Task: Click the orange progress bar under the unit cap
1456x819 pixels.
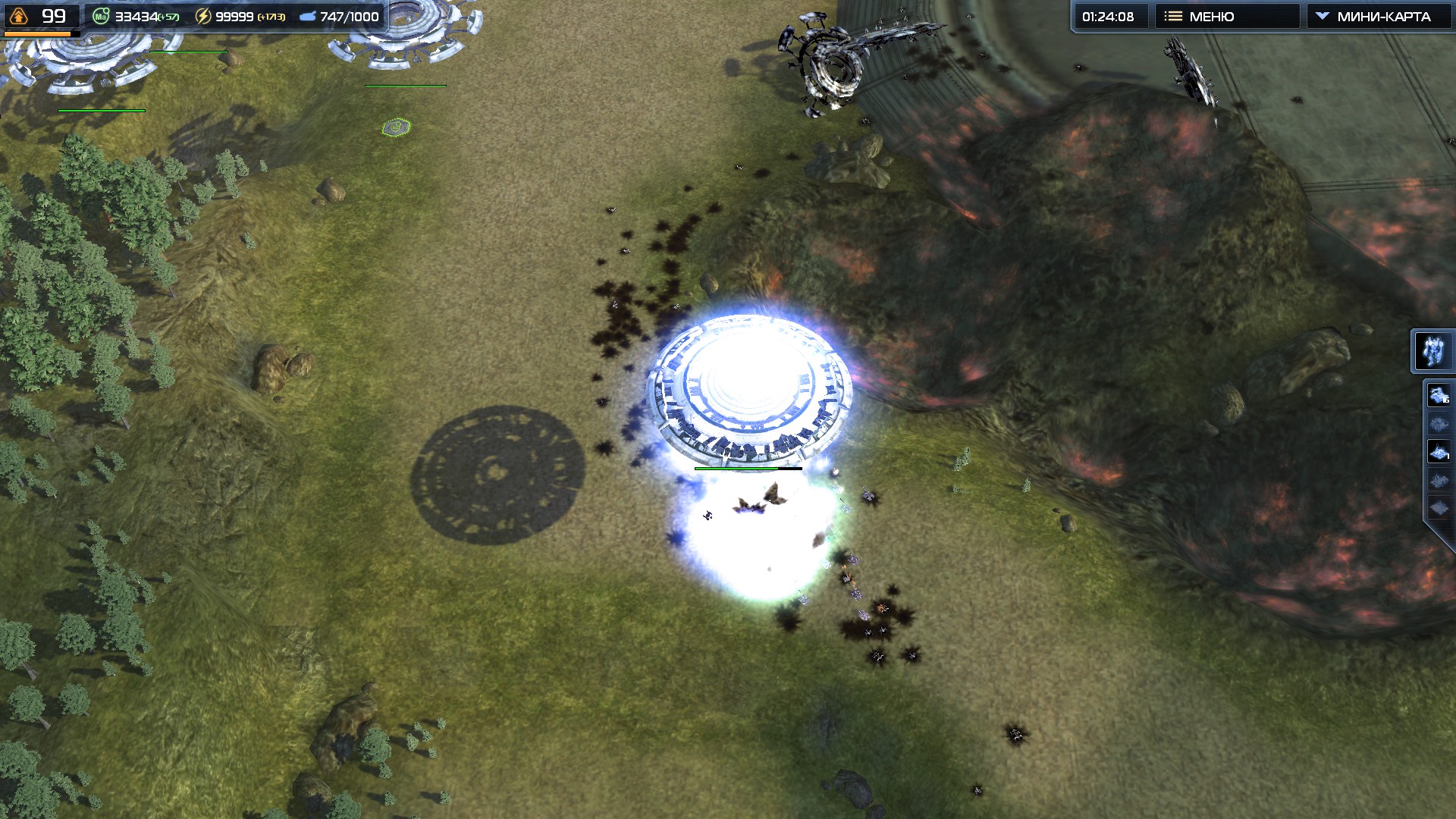Action: (x=38, y=33)
